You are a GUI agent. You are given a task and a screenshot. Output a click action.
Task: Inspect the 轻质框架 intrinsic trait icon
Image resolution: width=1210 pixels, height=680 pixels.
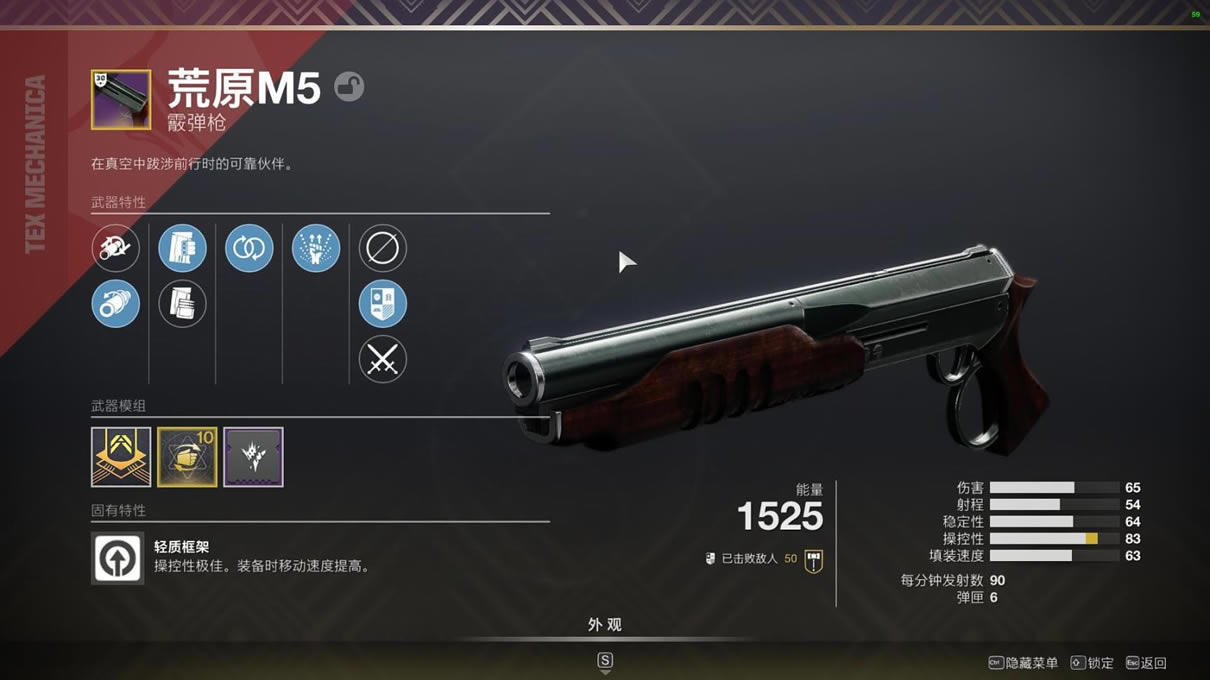pos(117,558)
